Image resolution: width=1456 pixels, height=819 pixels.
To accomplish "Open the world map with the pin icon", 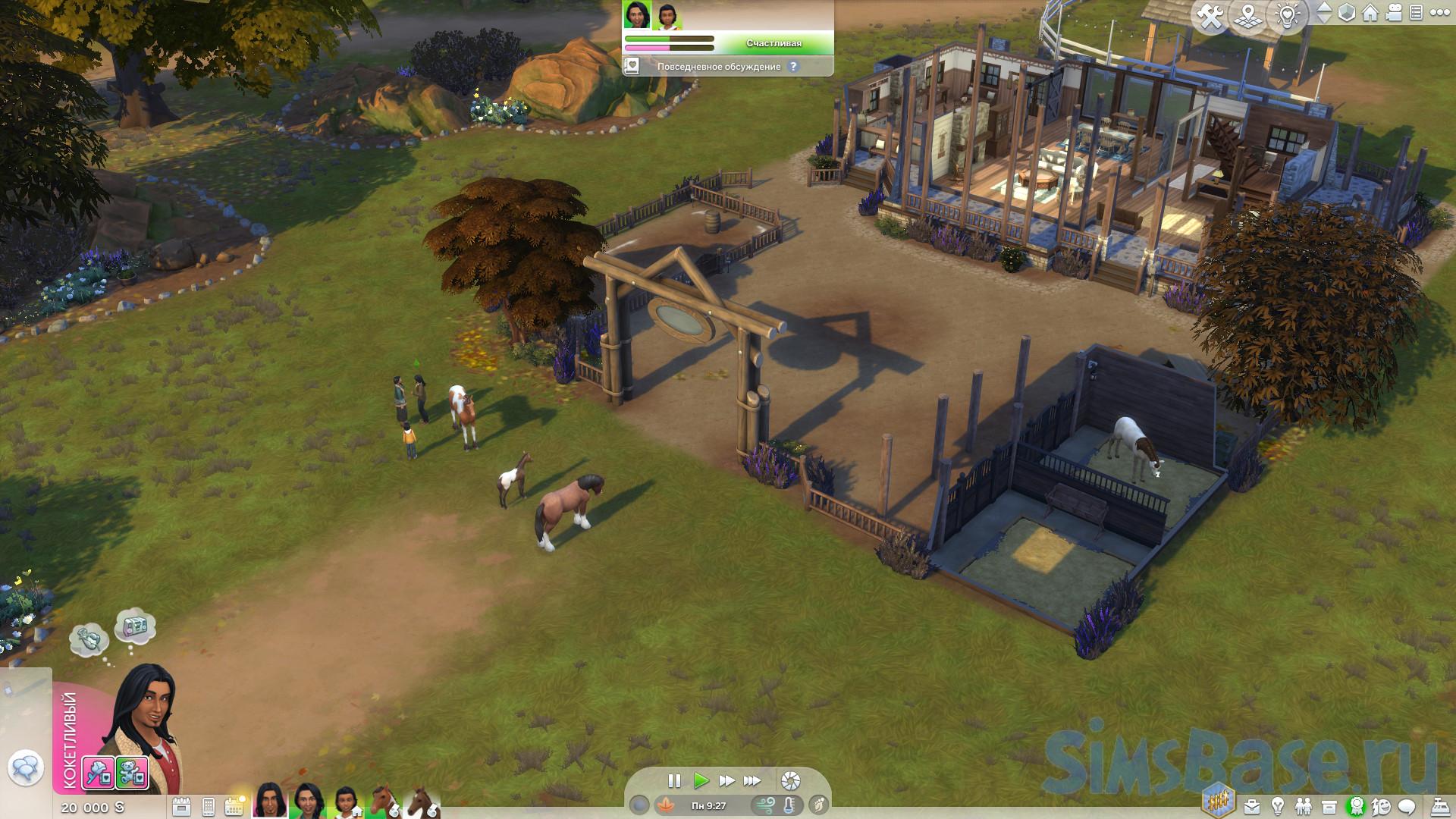I will point(1248,16).
